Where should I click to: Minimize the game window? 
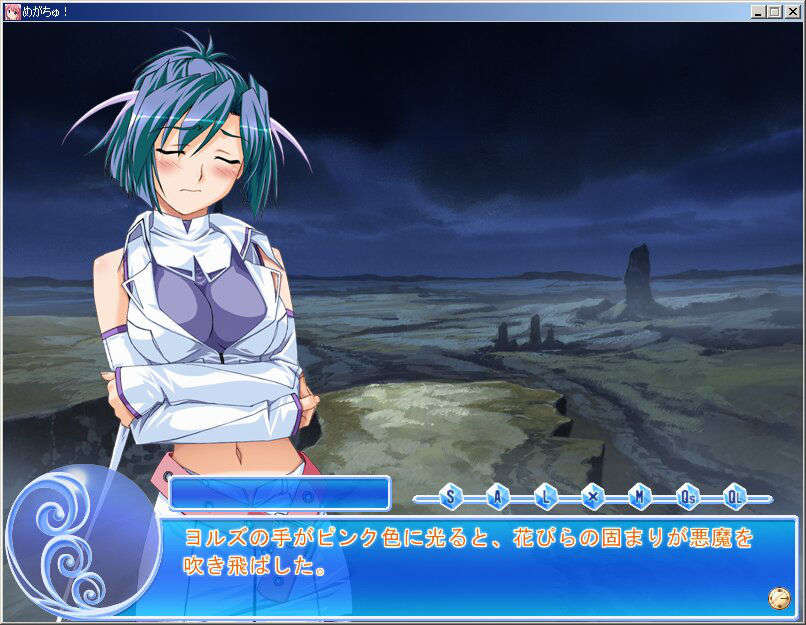tap(758, 12)
